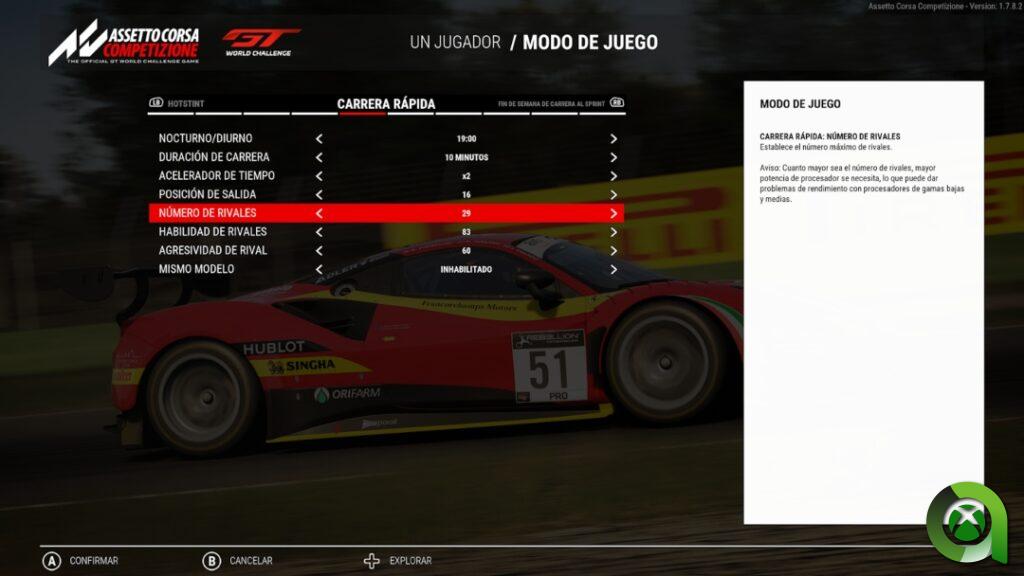Raise Habilidad de Rivales from 83
This screenshot has height=576, width=1024.
[613, 232]
